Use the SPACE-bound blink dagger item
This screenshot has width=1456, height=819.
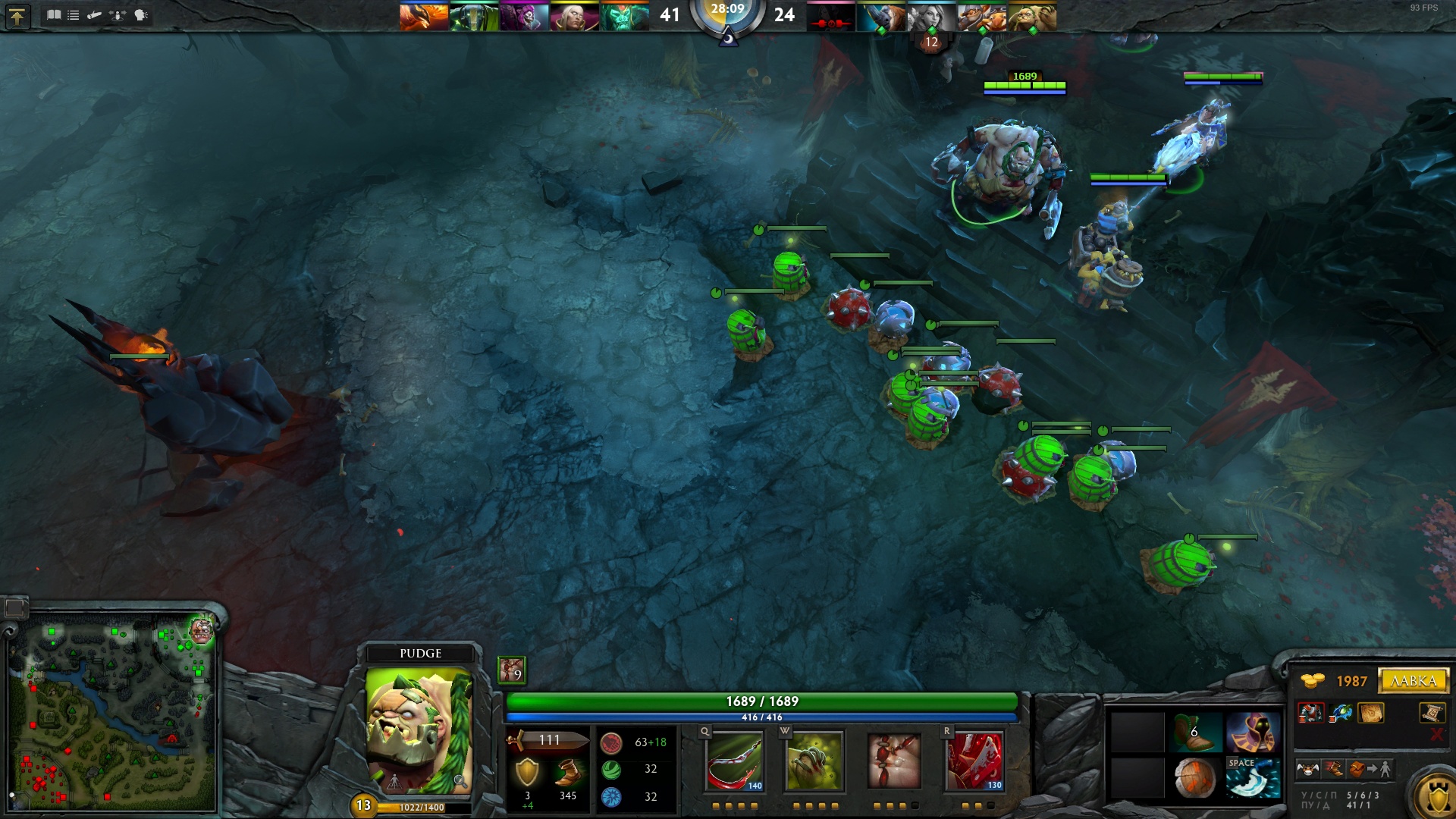1253,778
